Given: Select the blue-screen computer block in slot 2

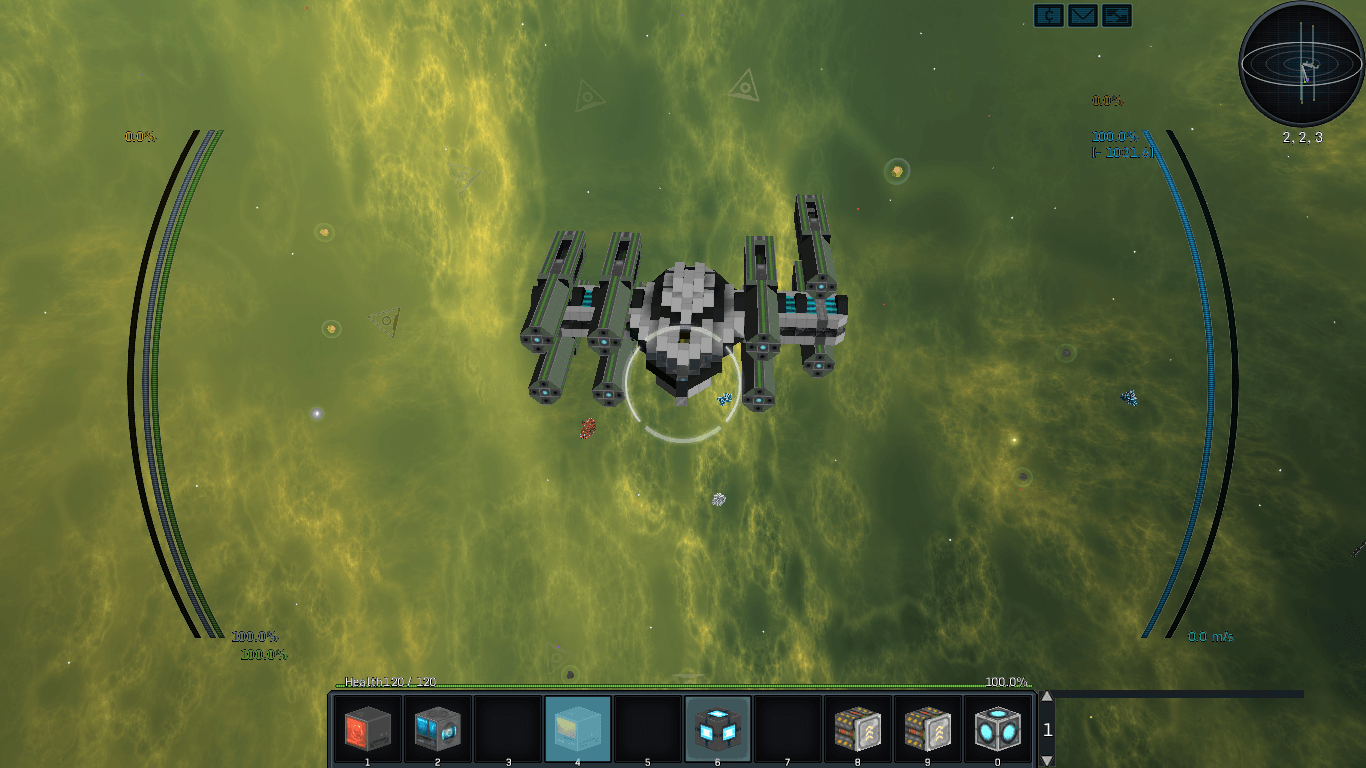Looking at the screenshot, I should [437, 729].
